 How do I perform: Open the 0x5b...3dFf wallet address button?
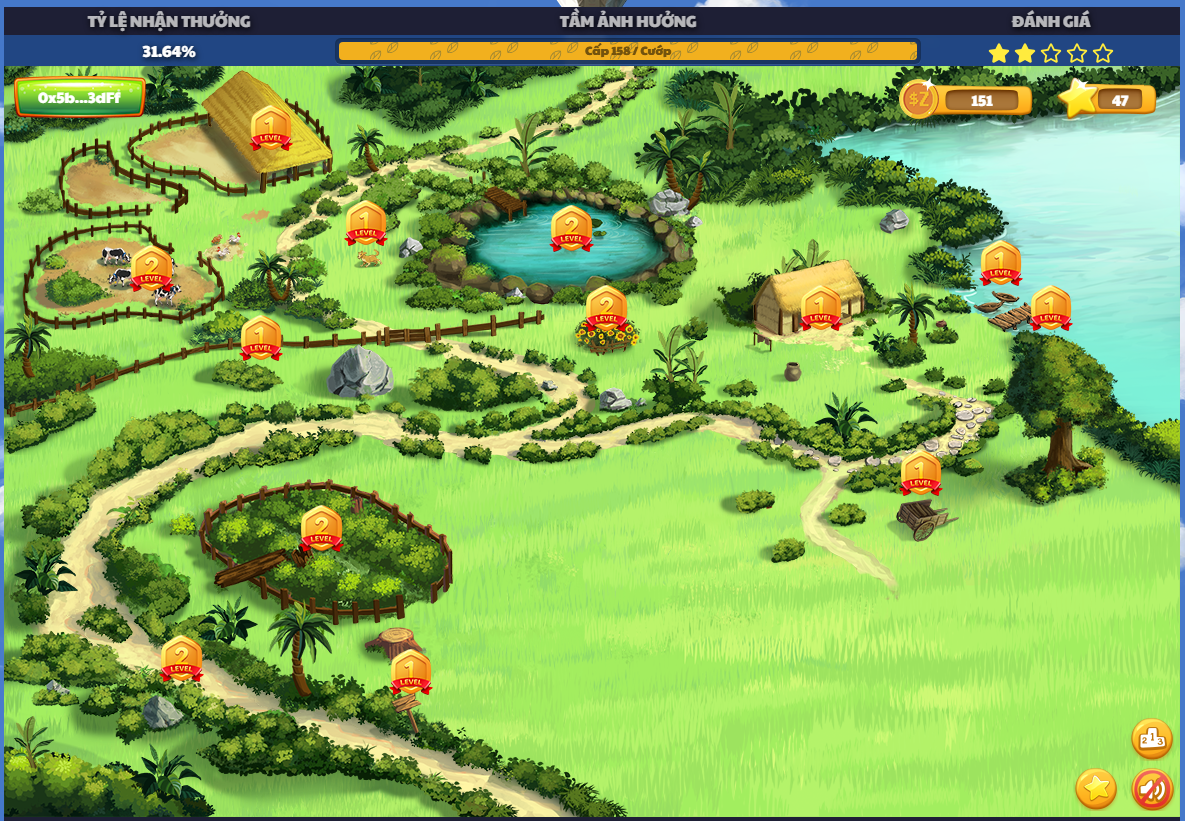(80, 97)
